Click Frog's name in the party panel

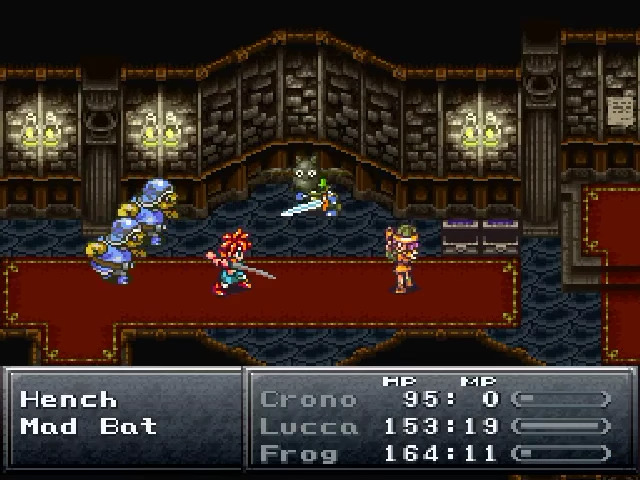[x=300, y=453]
